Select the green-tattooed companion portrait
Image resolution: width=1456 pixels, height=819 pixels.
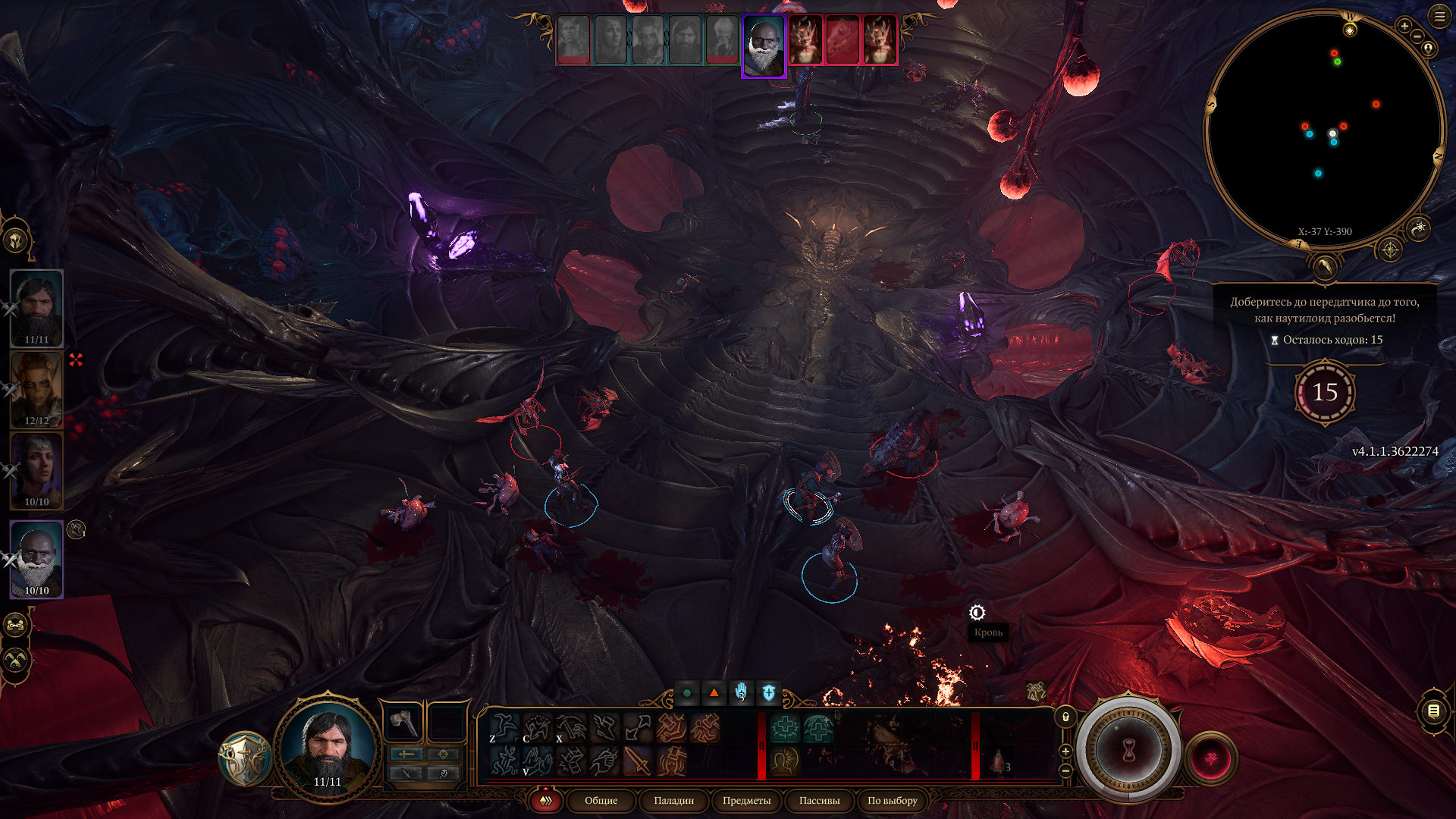point(36,390)
